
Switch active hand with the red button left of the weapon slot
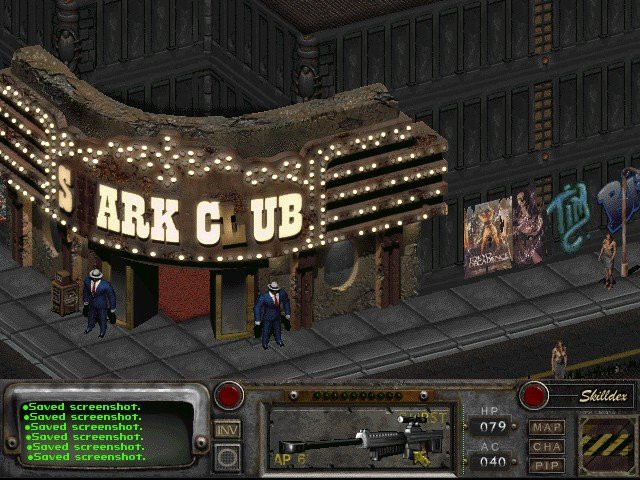(x=232, y=394)
